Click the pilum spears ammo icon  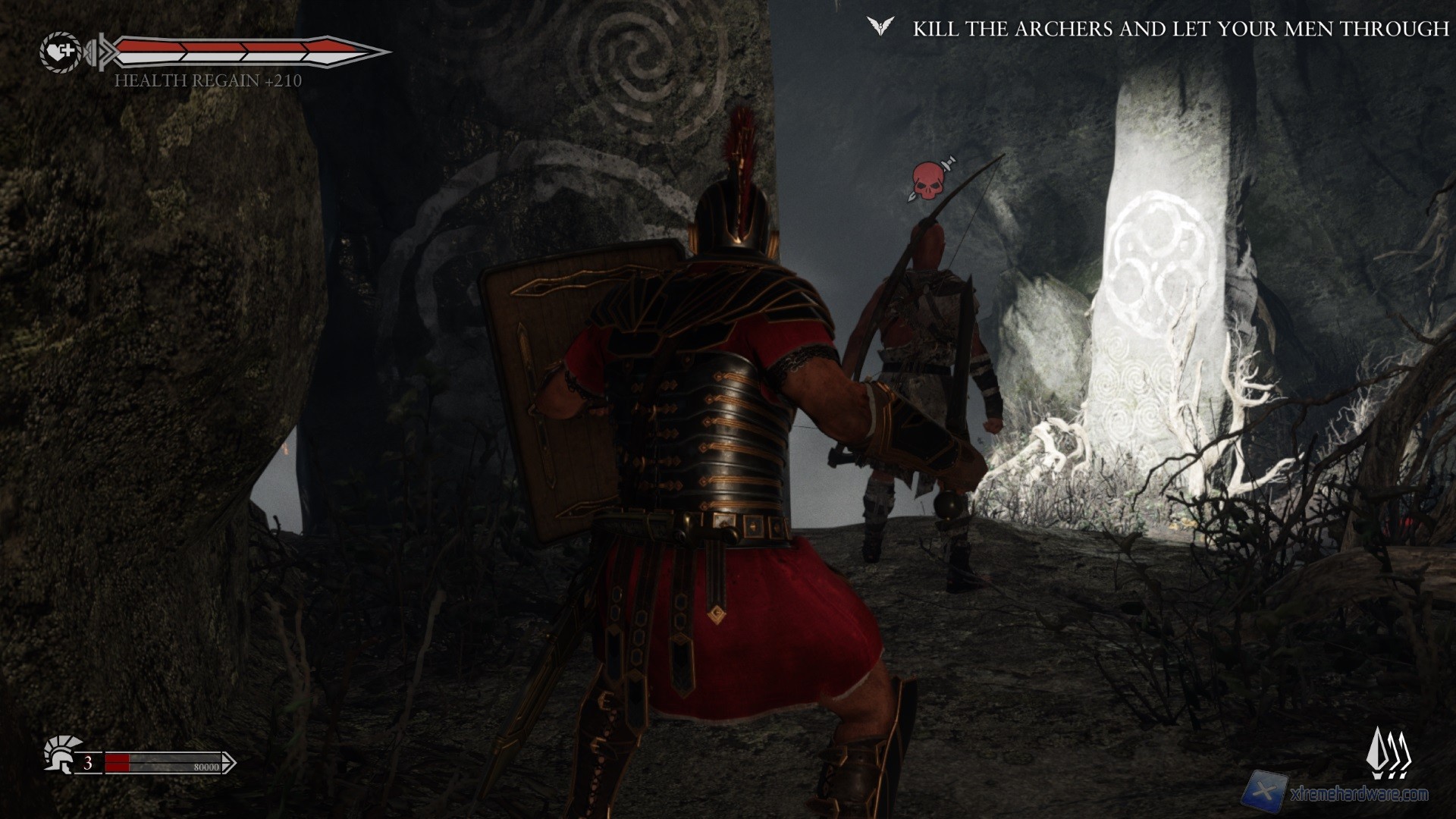tap(1392, 754)
